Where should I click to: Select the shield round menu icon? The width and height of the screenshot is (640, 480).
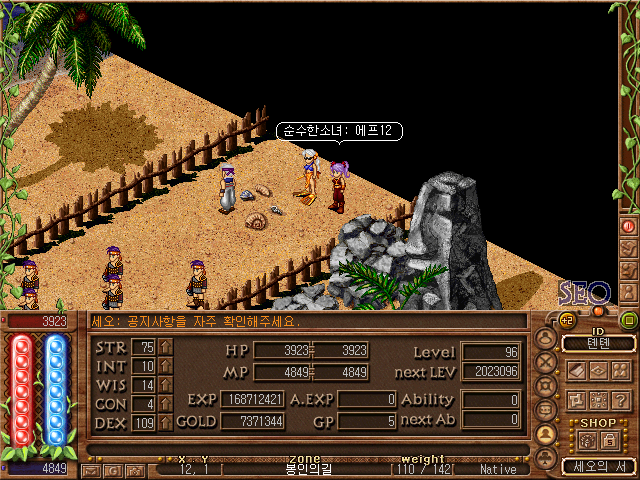click(x=547, y=385)
